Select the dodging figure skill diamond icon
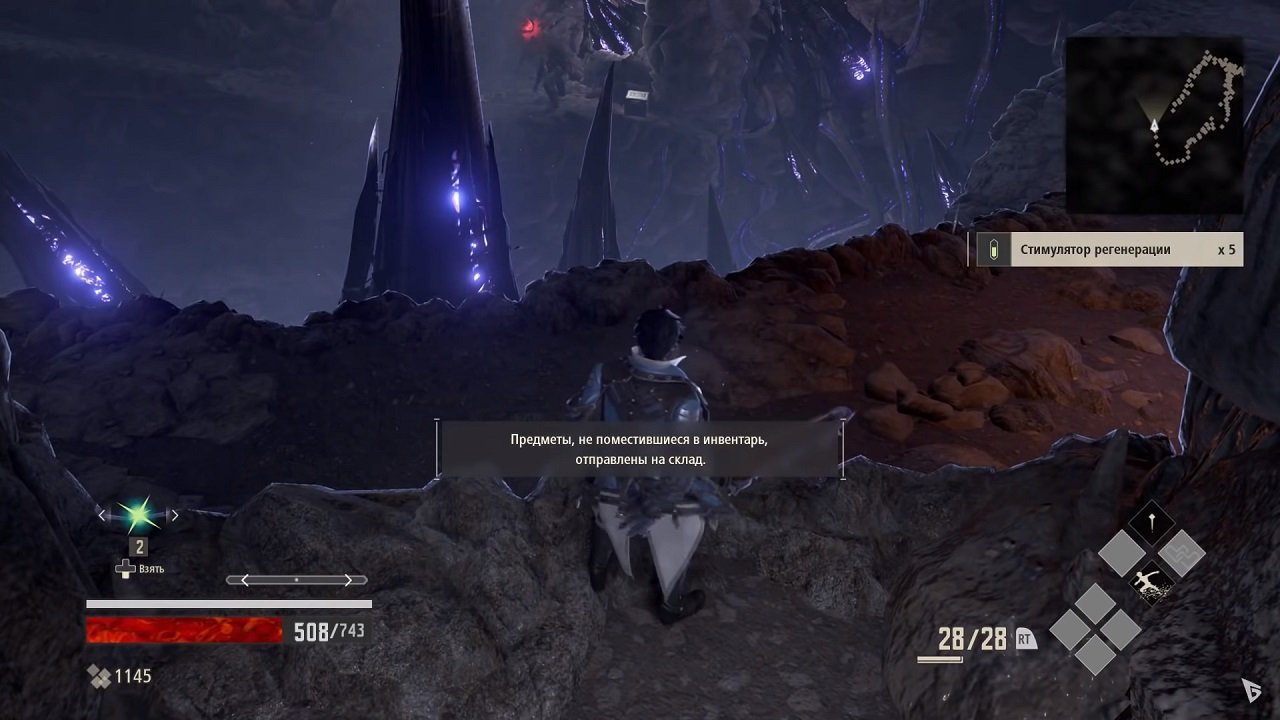This screenshot has height=720, width=1280. pos(1151,580)
